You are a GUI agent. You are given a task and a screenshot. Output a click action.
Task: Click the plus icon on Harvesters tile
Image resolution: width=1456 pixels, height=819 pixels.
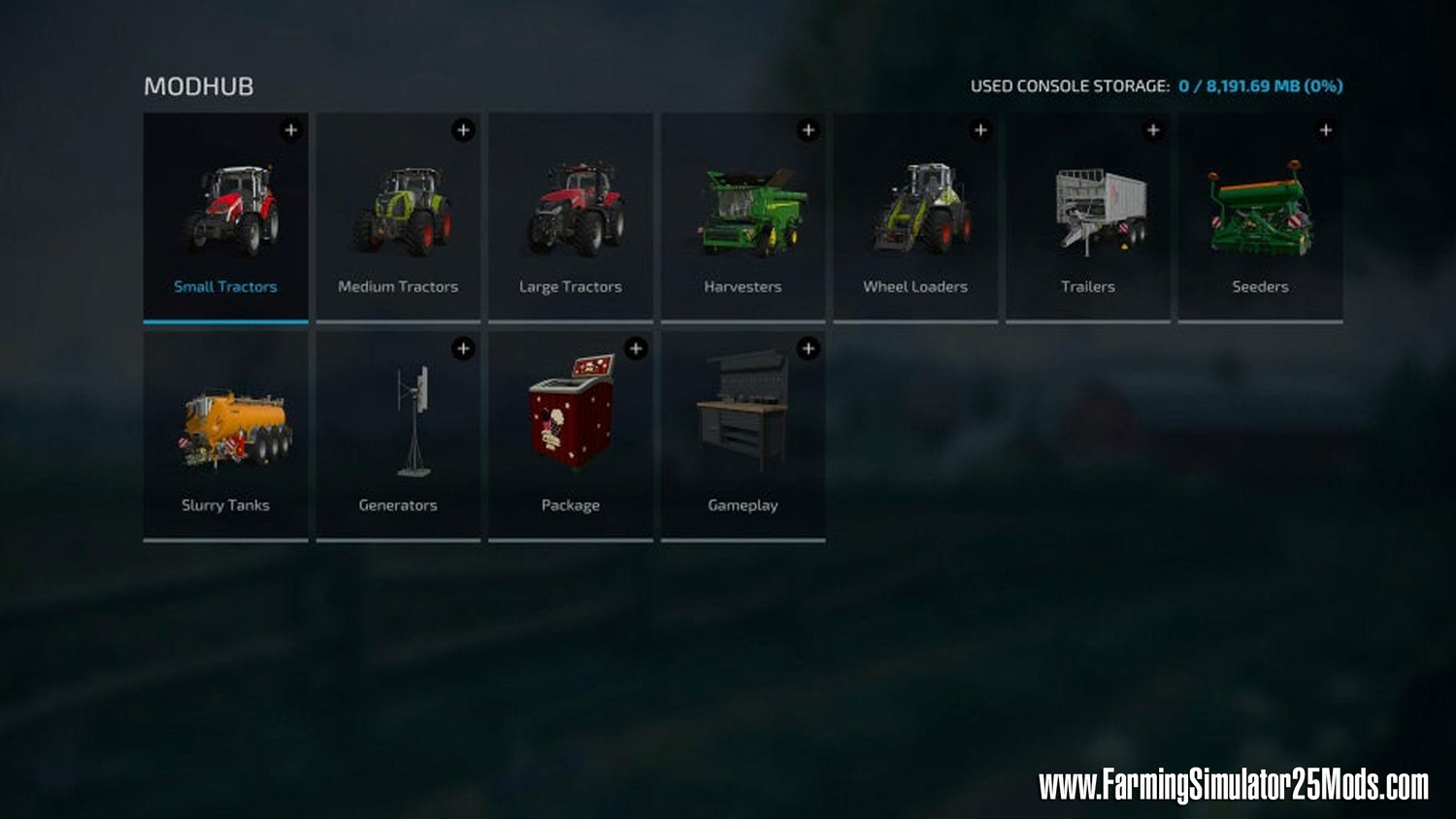coord(809,130)
